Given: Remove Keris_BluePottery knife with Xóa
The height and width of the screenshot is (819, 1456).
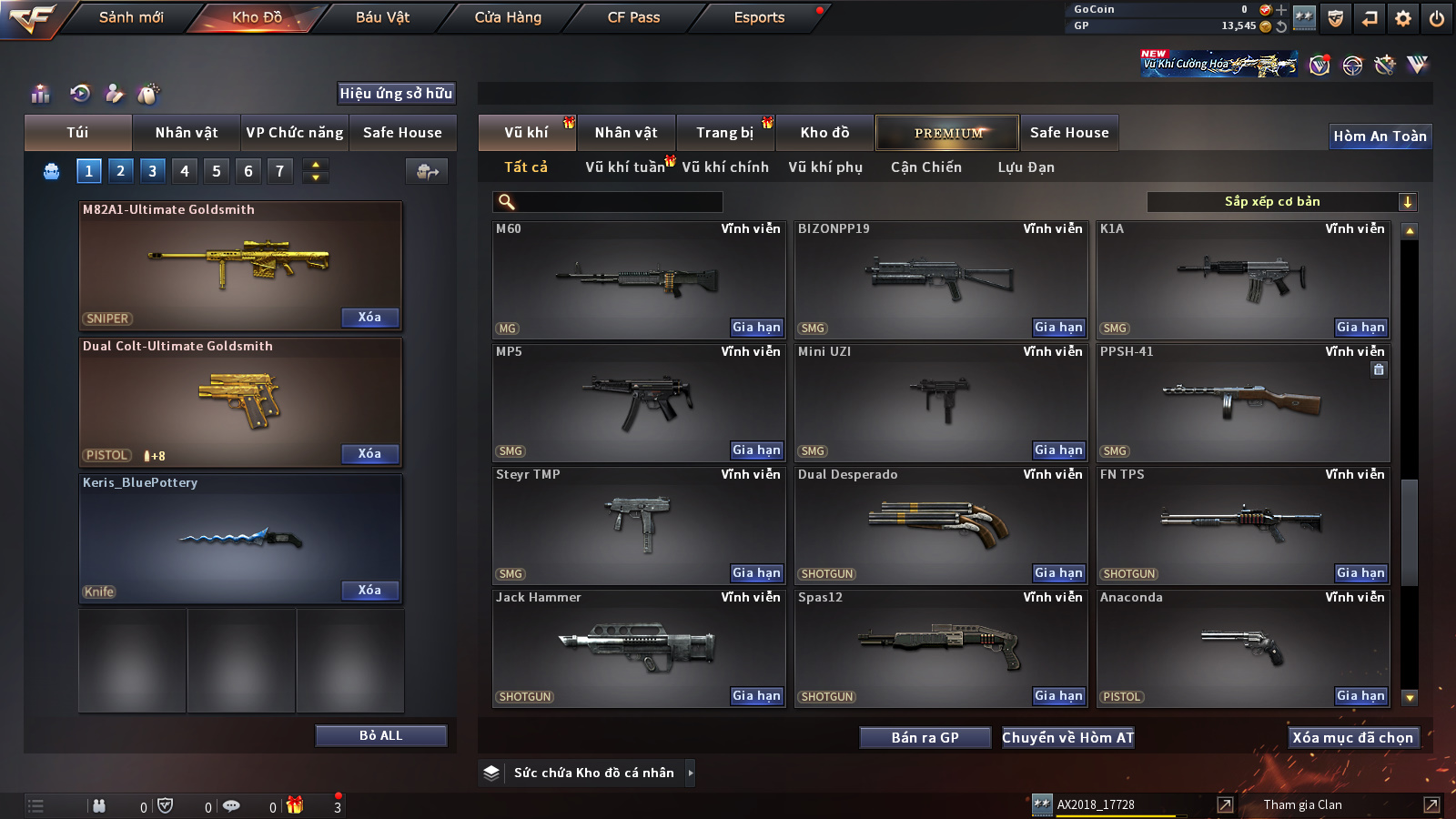Looking at the screenshot, I should pyautogui.click(x=369, y=591).
